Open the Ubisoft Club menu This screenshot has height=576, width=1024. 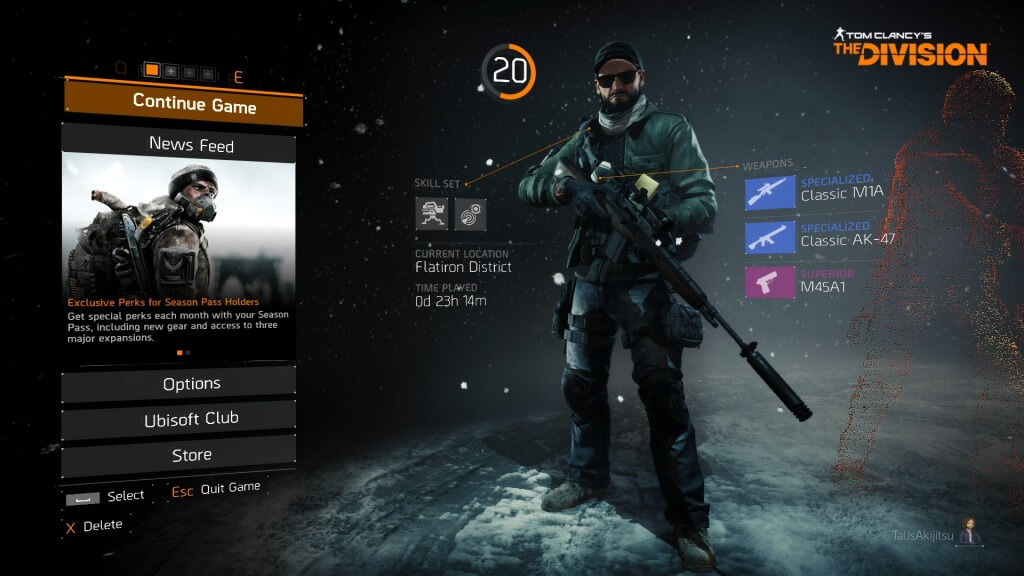click(x=180, y=419)
